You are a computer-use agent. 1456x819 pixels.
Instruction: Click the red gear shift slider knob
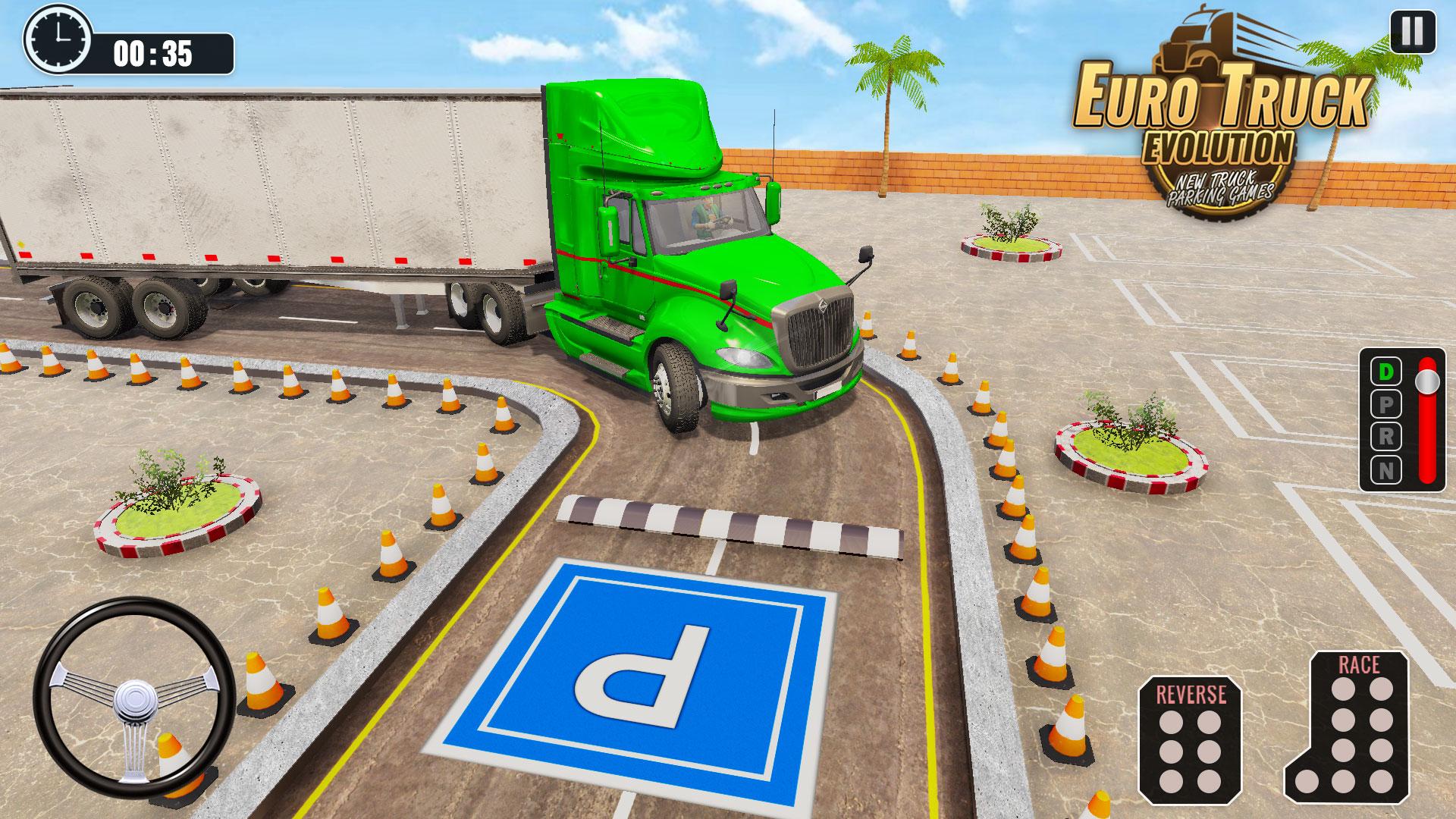click(x=1427, y=381)
